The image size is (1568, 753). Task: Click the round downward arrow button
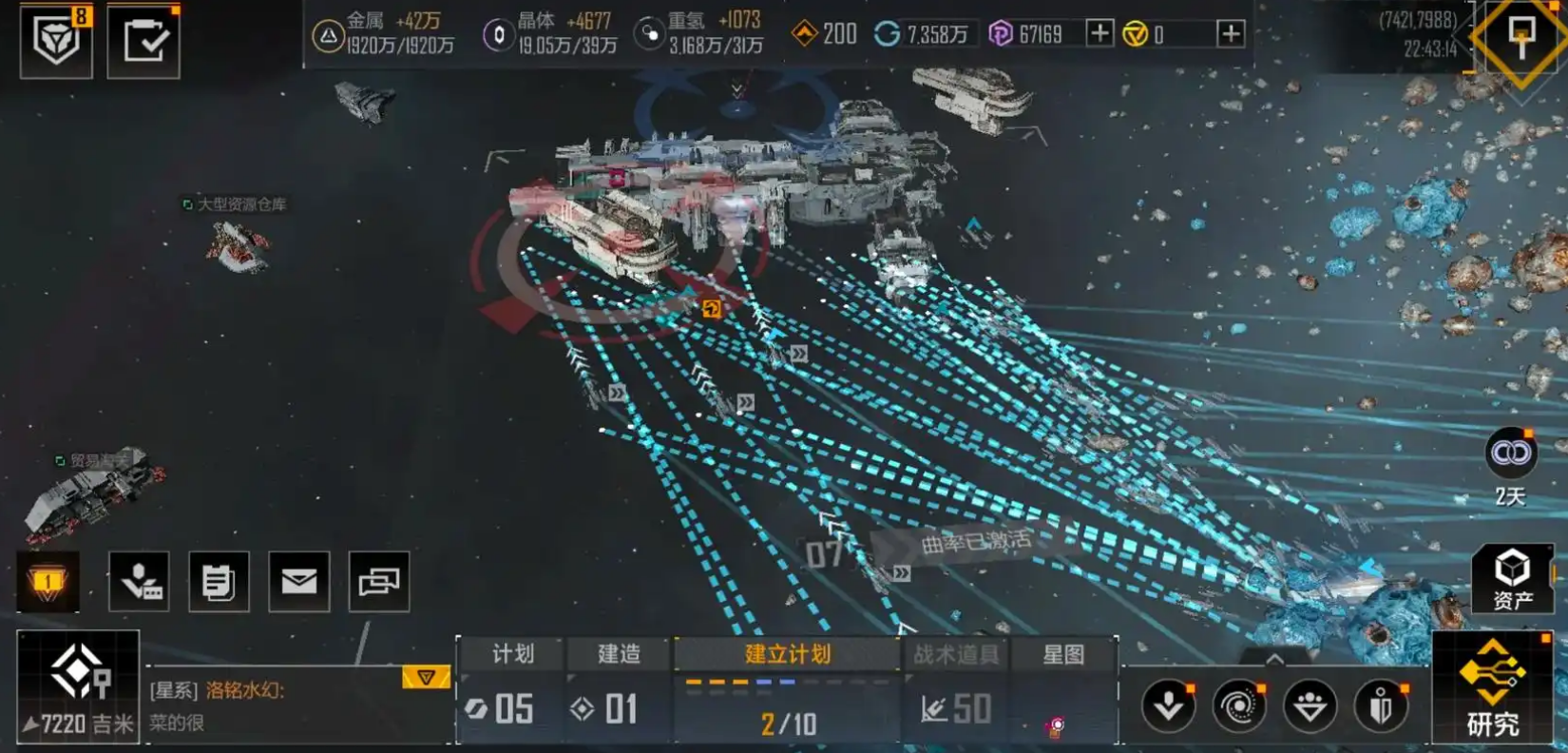(x=1168, y=706)
